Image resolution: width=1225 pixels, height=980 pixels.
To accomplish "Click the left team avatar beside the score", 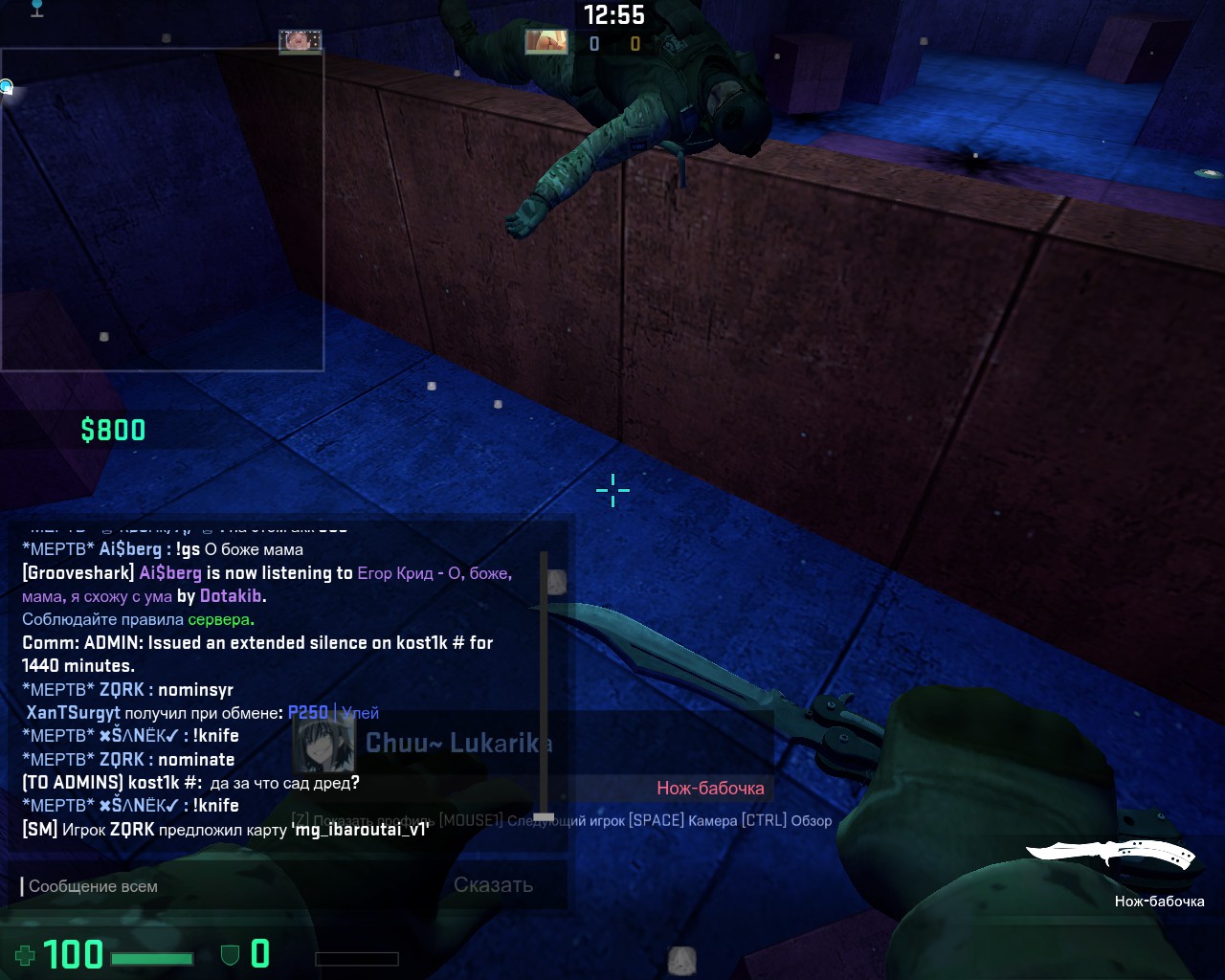I will tap(546, 41).
